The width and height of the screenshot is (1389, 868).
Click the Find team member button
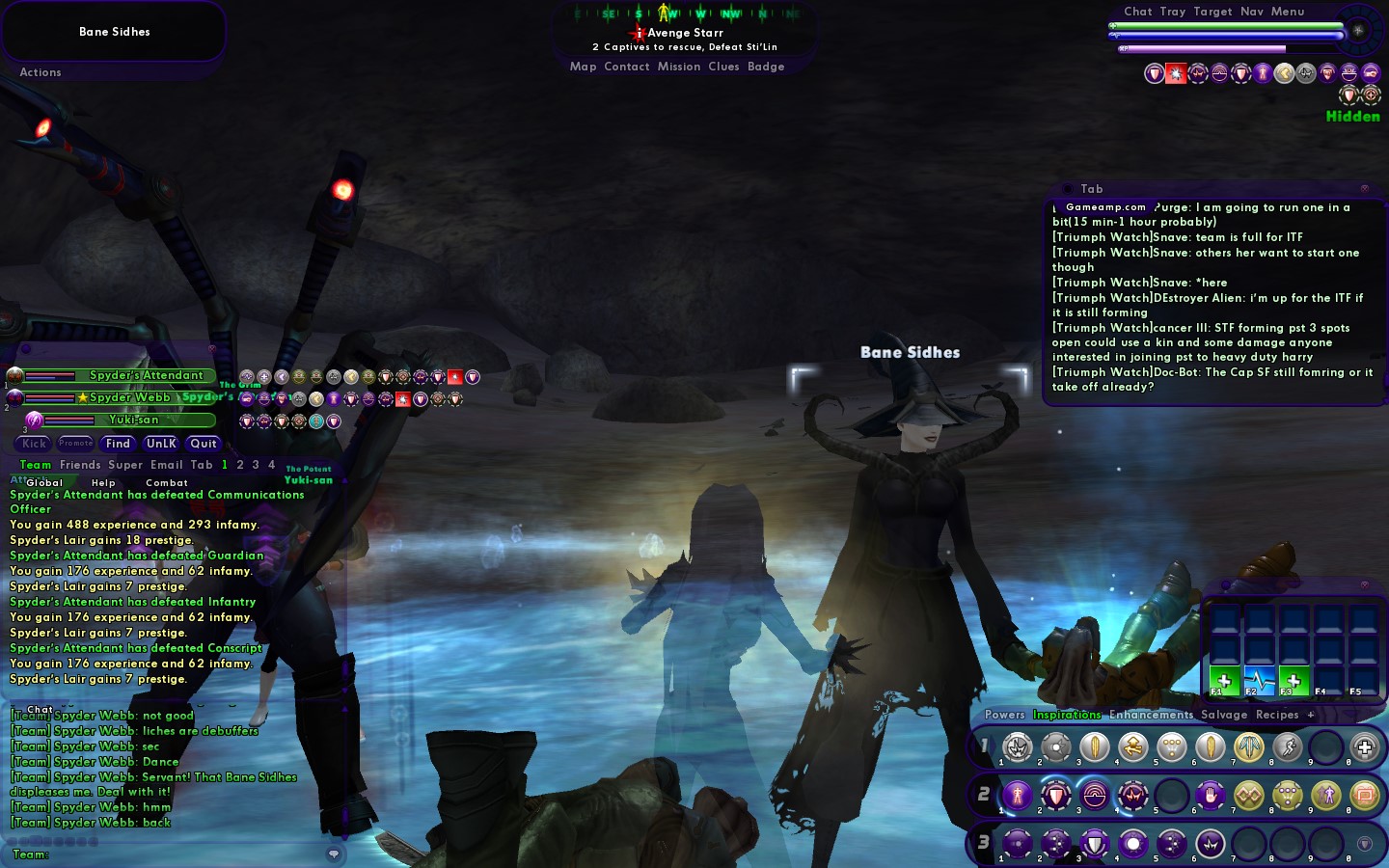point(118,444)
